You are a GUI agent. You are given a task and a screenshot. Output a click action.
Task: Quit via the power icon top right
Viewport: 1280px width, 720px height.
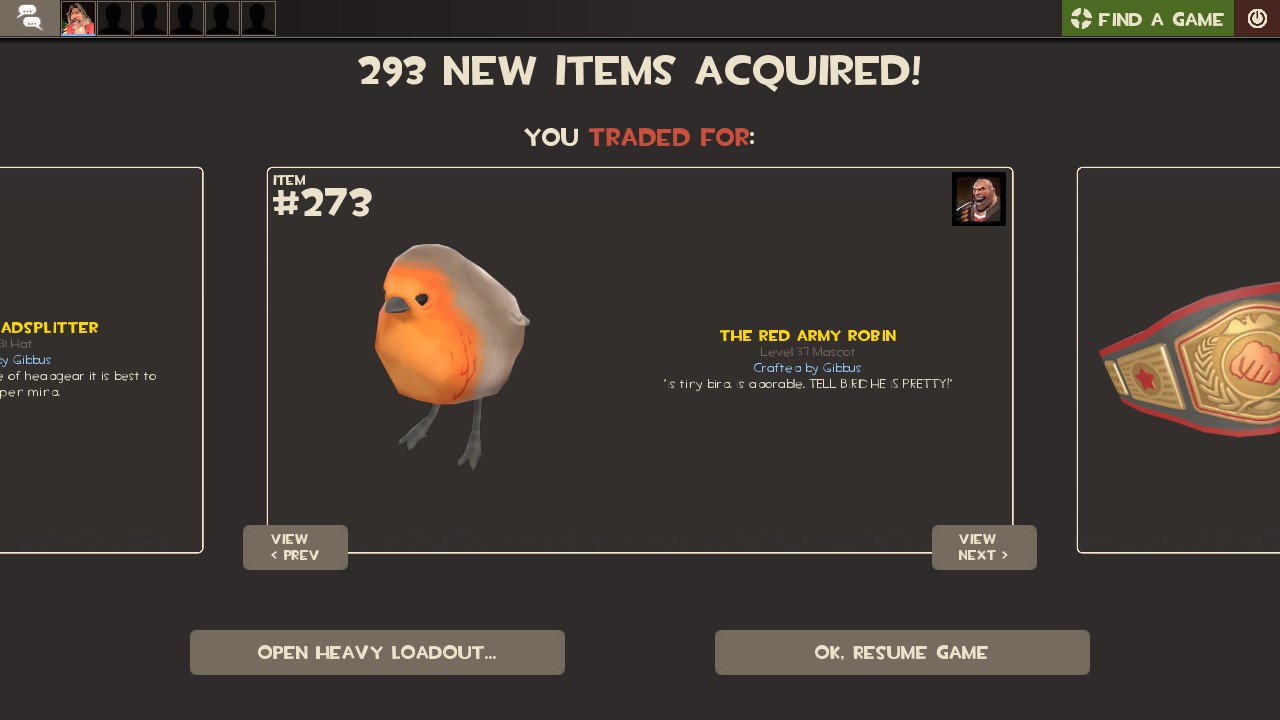pyautogui.click(x=1257, y=17)
